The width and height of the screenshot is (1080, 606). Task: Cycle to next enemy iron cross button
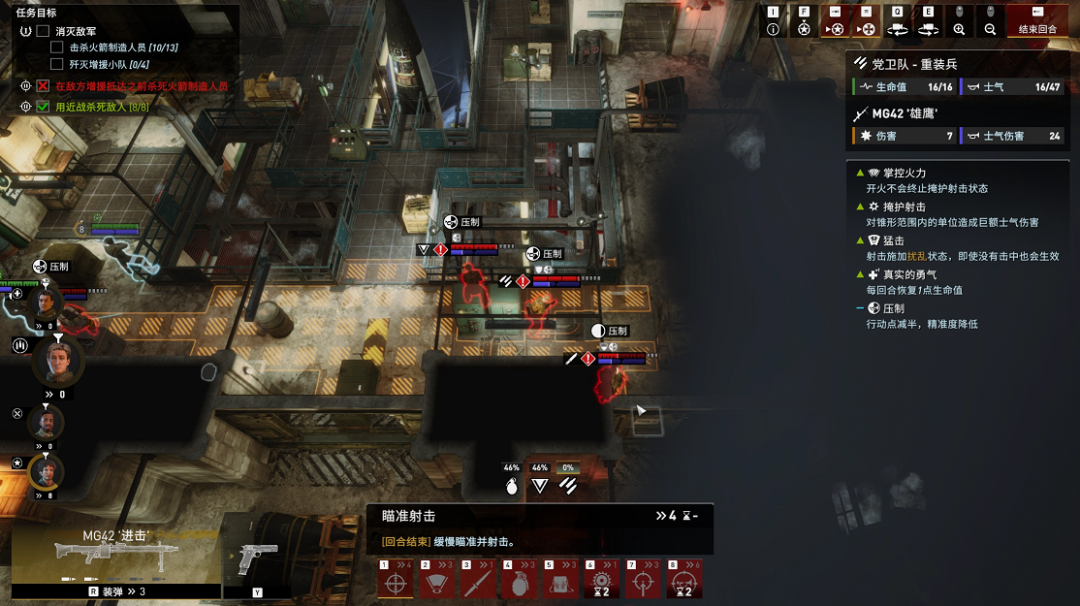(x=866, y=29)
